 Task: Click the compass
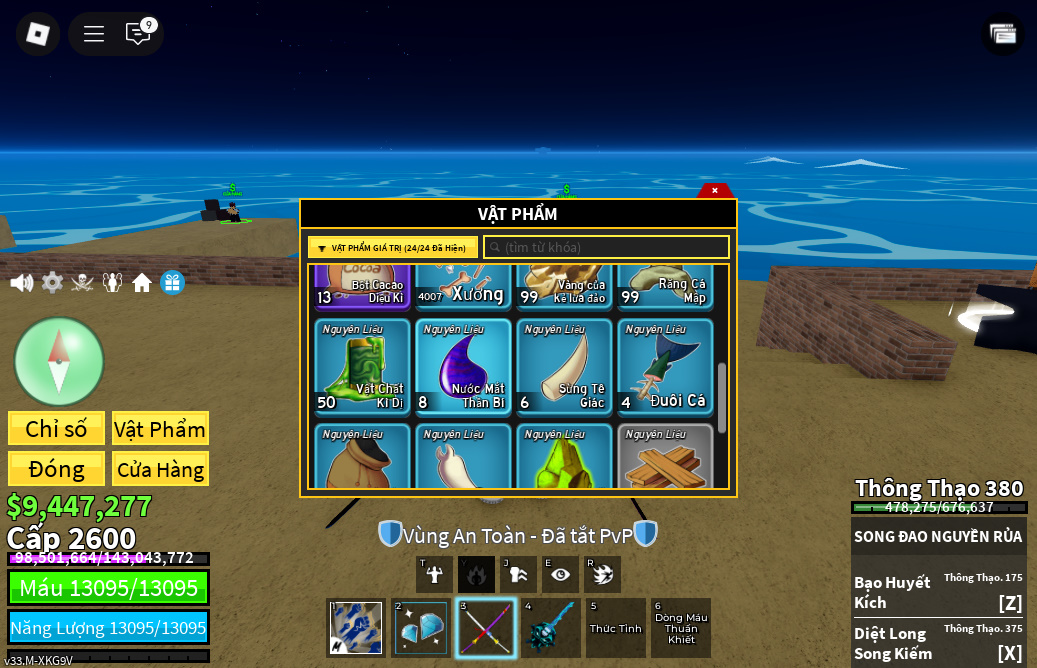click(59, 361)
